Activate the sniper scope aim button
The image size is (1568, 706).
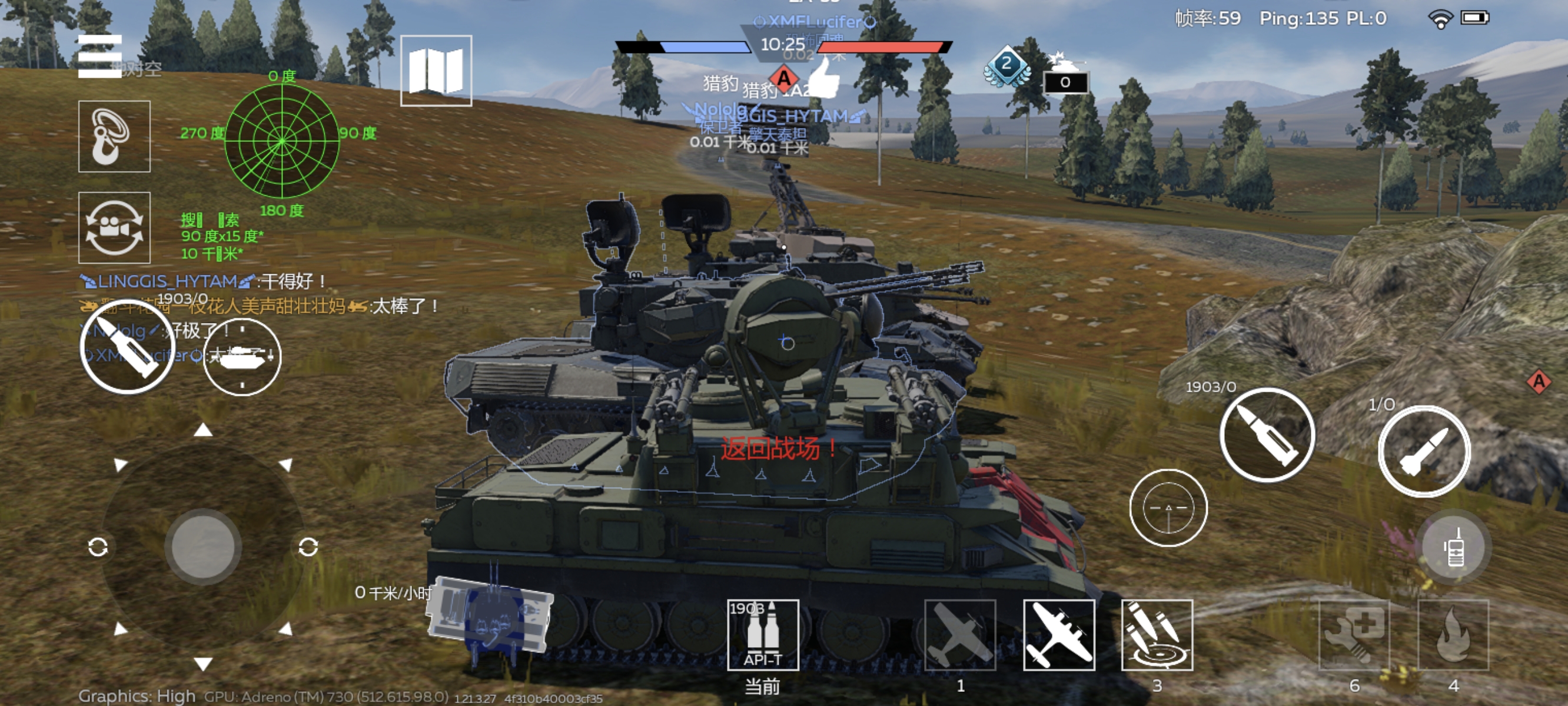click(x=1168, y=508)
